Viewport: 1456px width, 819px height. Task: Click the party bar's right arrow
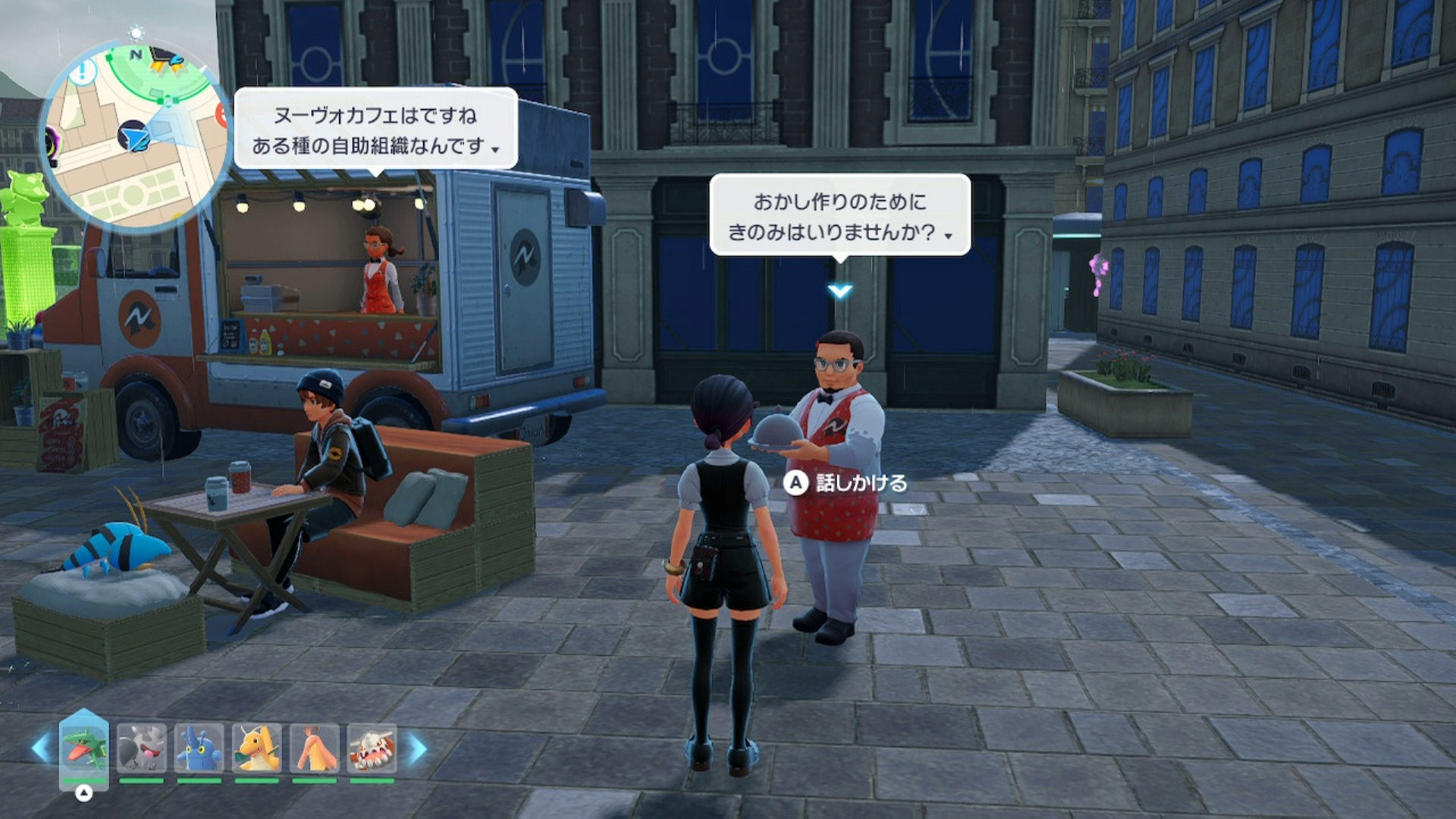pos(416,748)
